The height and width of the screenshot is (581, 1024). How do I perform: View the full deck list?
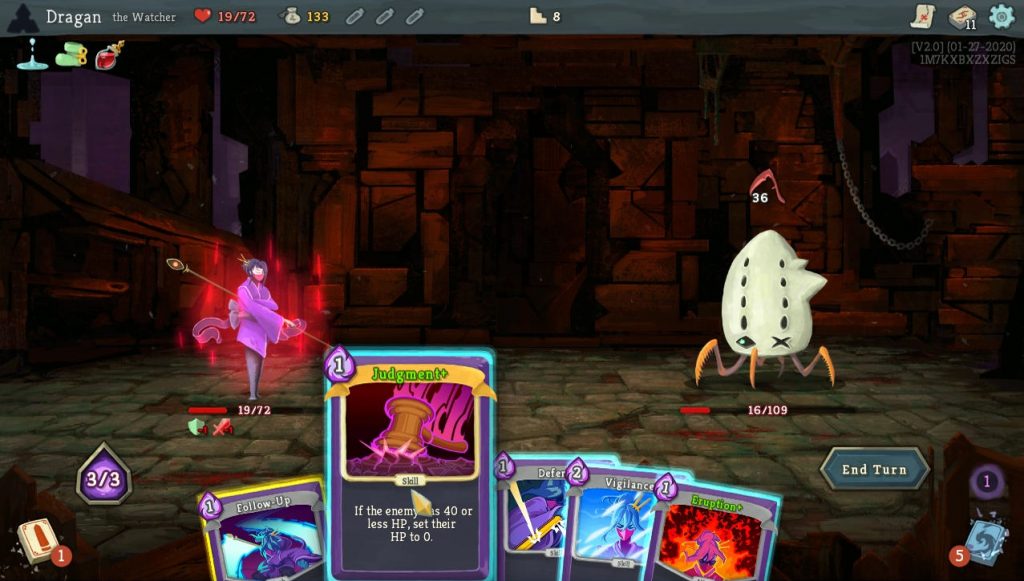point(962,17)
